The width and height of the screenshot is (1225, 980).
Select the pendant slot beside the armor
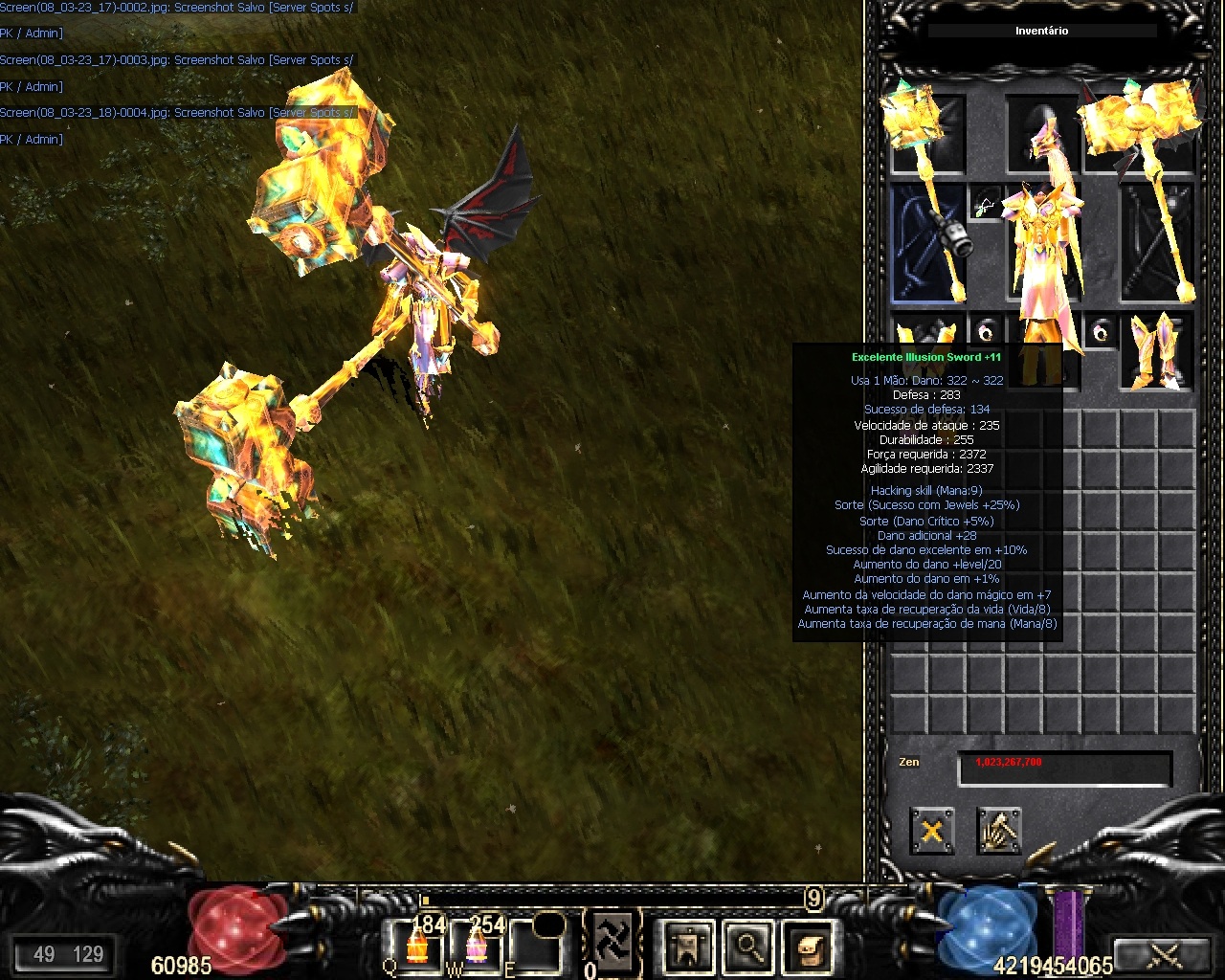tap(986, 203)
